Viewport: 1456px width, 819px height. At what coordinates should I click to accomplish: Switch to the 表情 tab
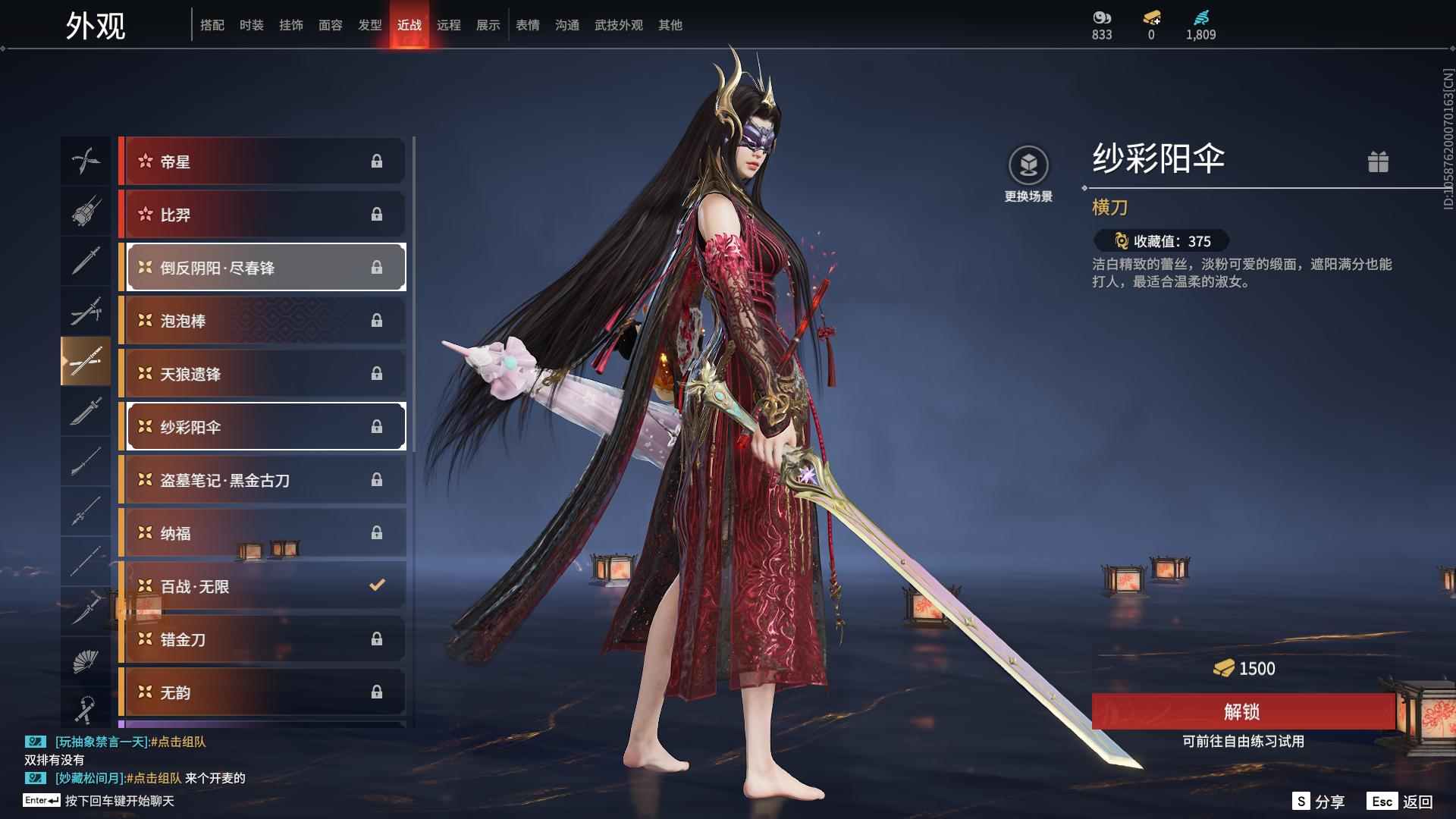click(527, 24)
